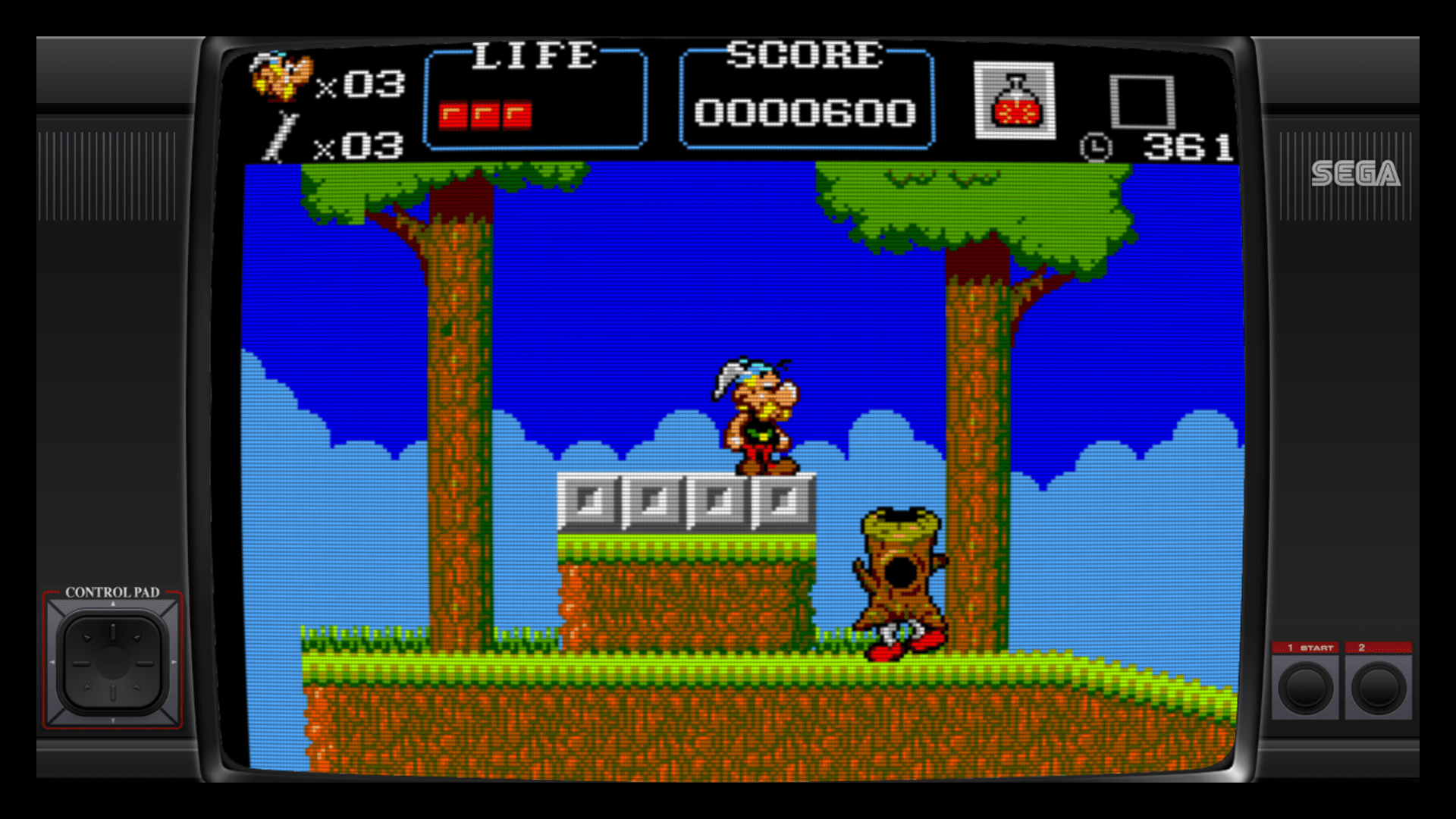Click a red heart in the LIFE bar
The height and width of the screenshot is (819, 1456).
pyautogui.click(x=455, y=114)
